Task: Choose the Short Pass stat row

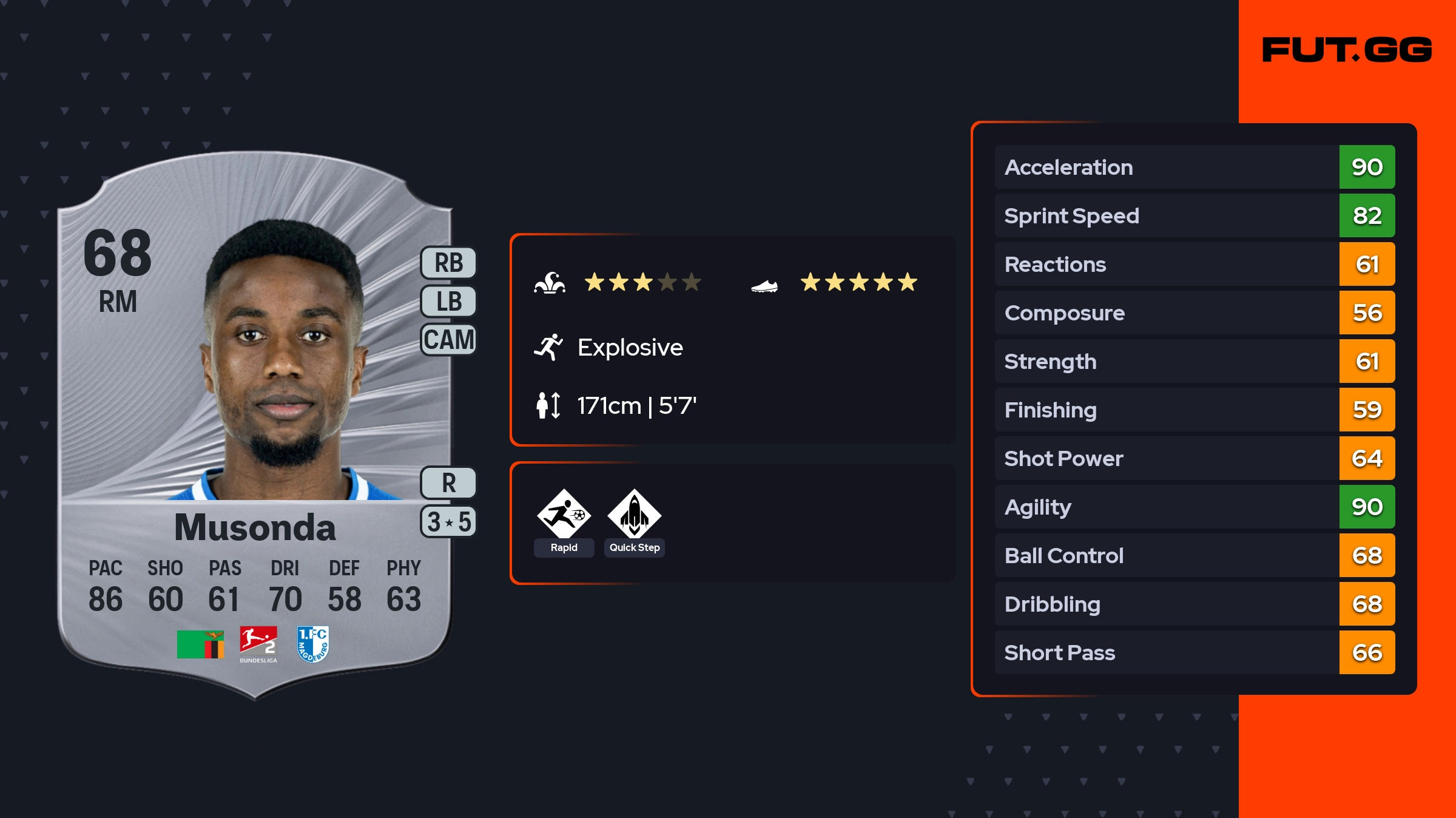Action: tap(1194, 653)
